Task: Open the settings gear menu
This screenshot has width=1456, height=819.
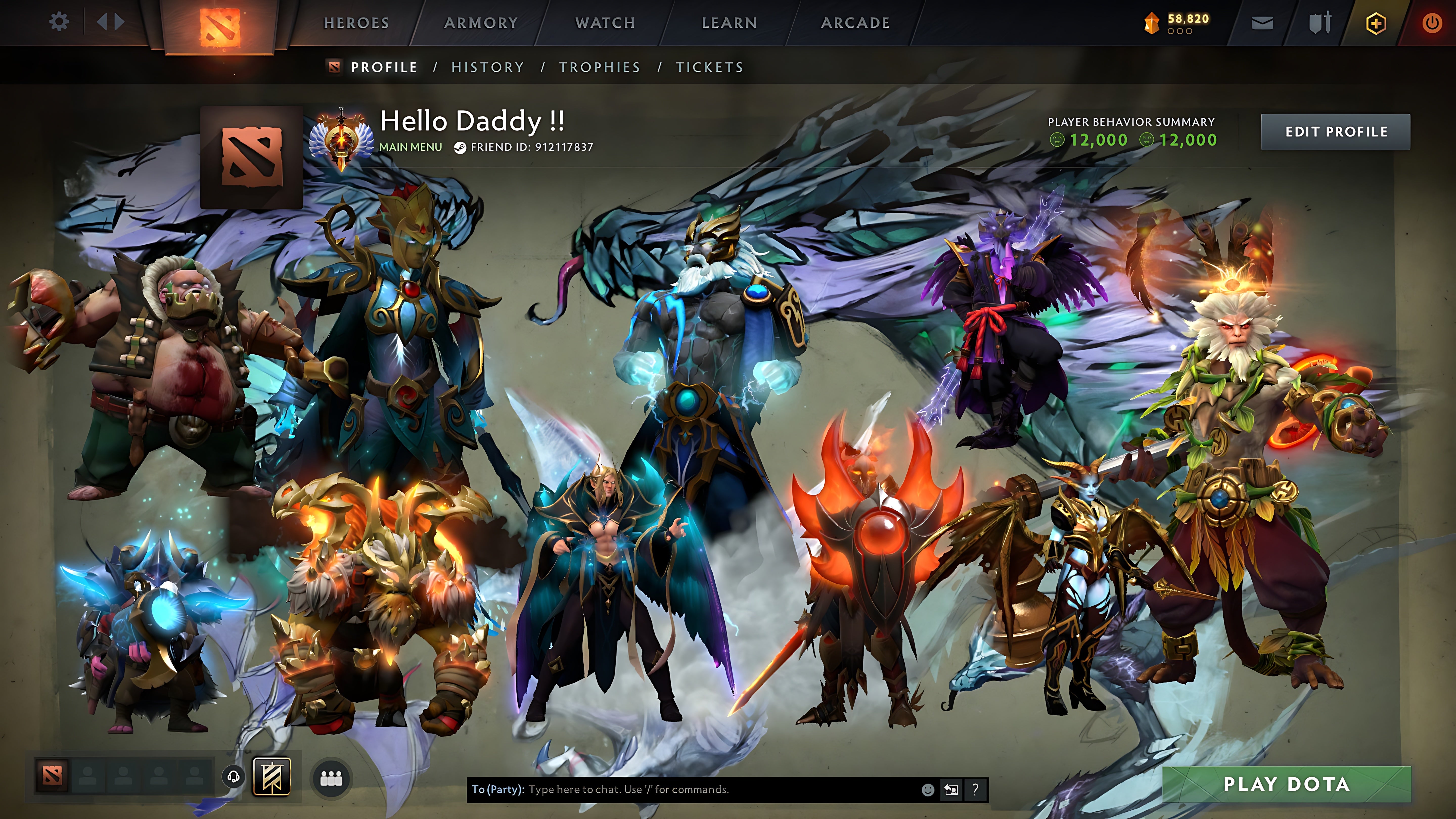Action: (x=59, y=21)
